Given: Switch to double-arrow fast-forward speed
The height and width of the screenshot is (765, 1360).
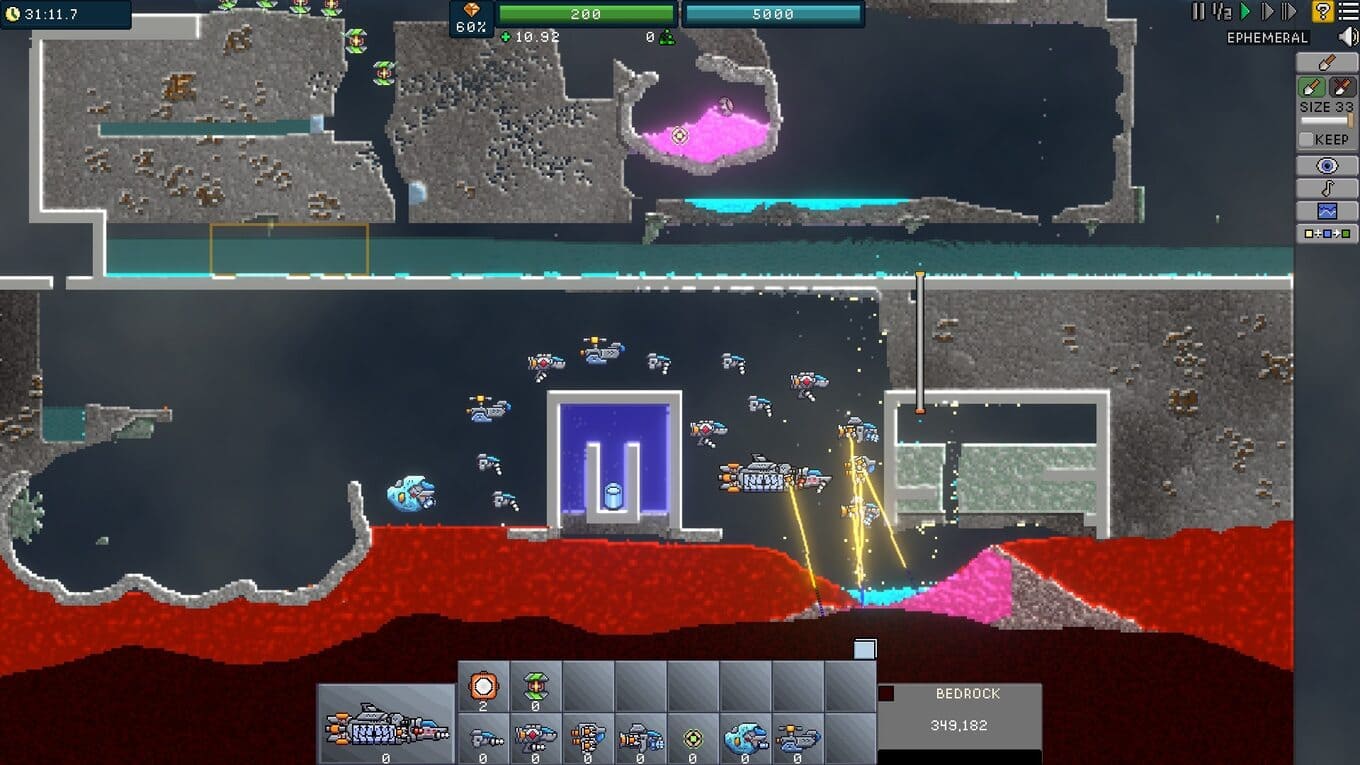Looking at the screenshot, I should [1289, 12].
